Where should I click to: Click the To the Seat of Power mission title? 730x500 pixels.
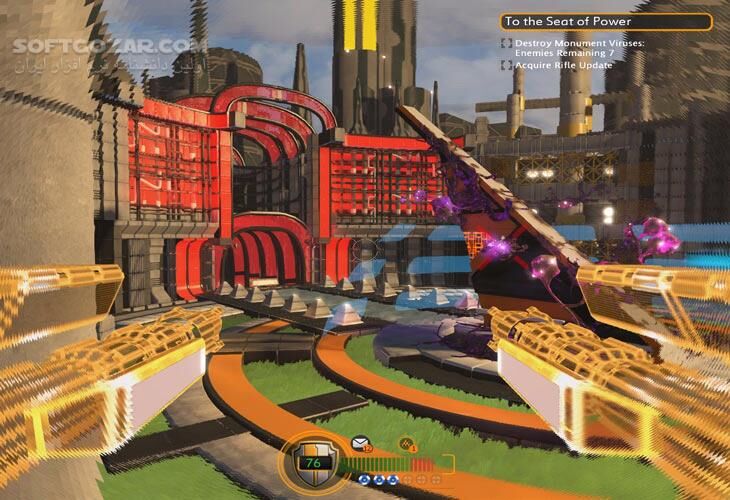603,21
